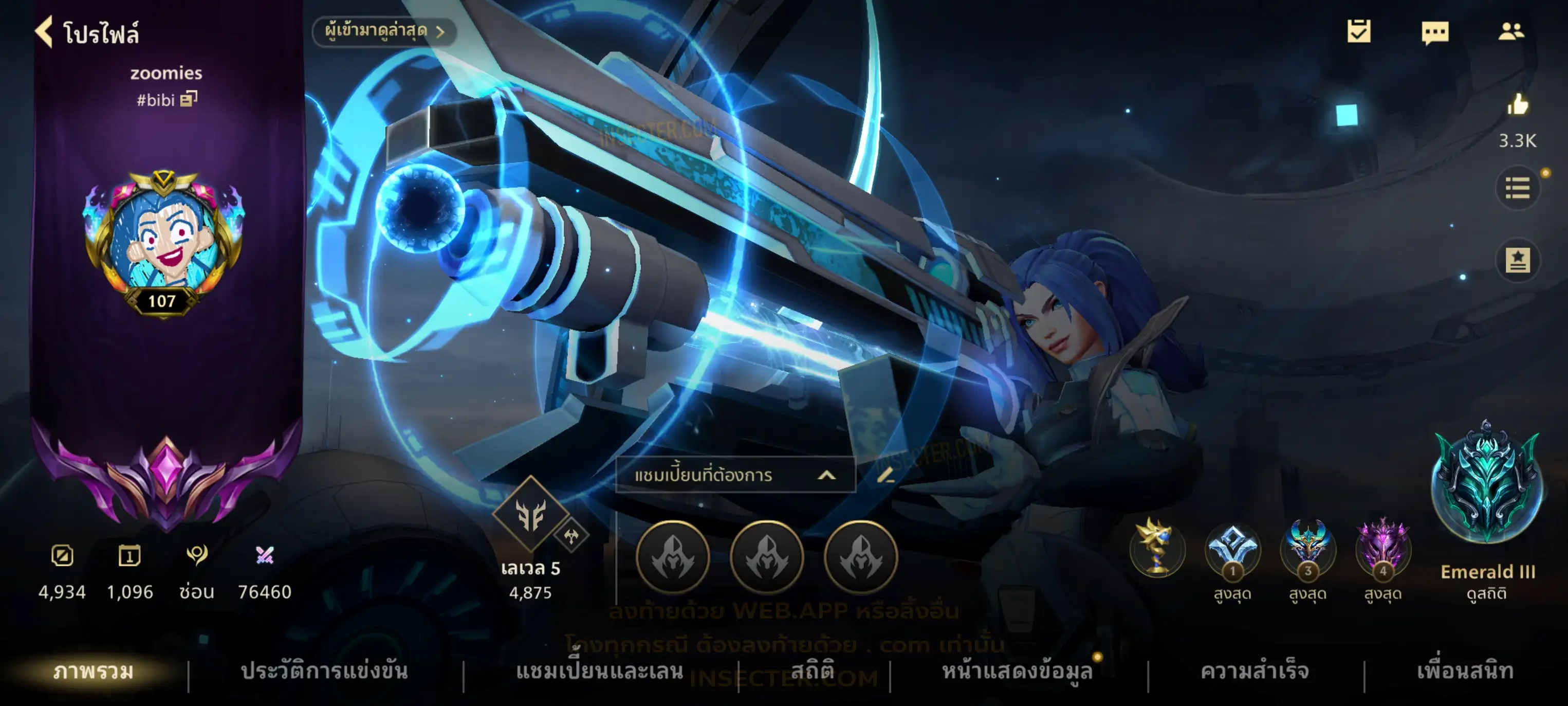Open the data showcase tab
The width and height of the screenshot is (1568, 706).
click(1017, 671)
